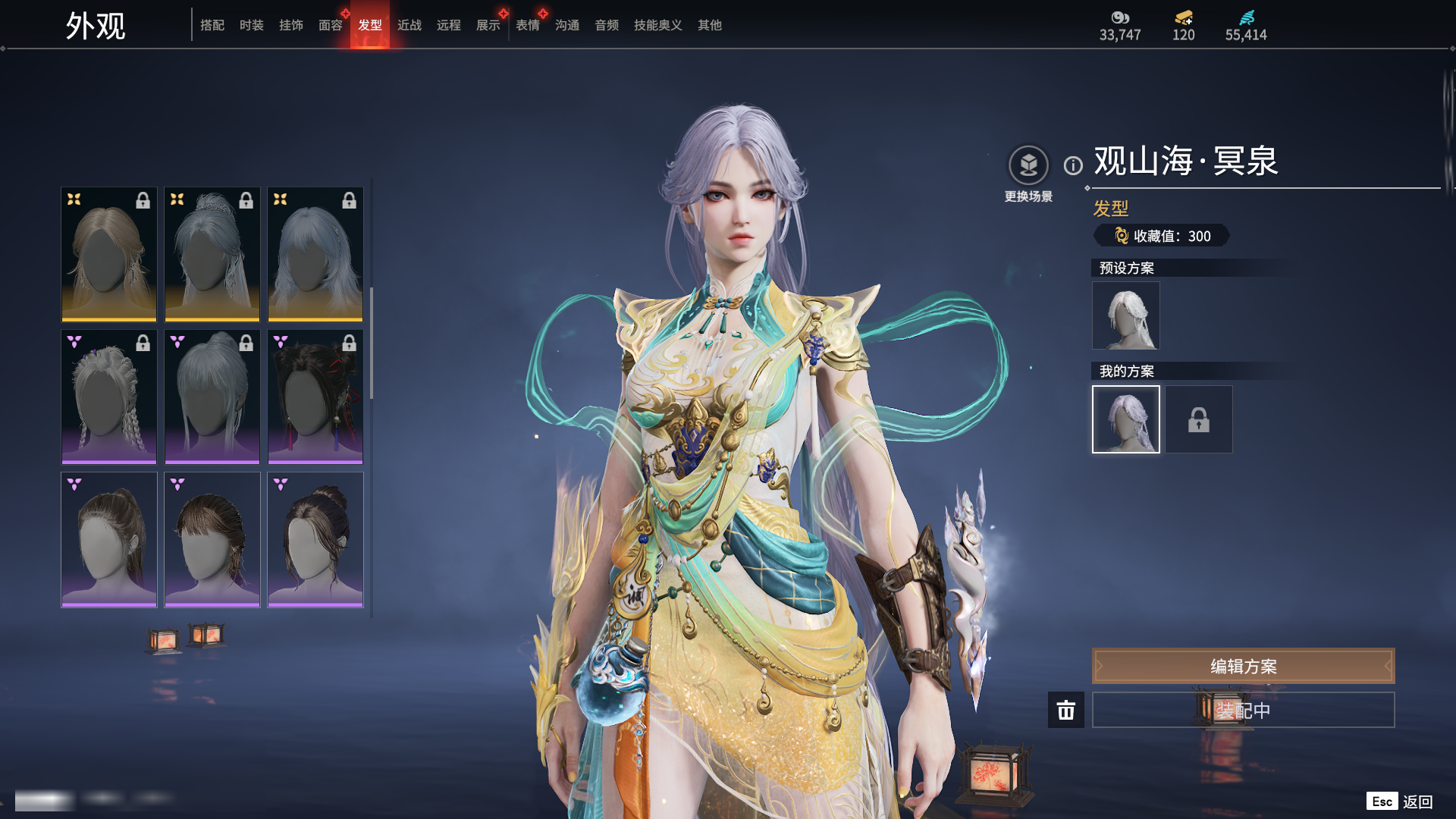Switch to the 搭配 tab
The height and width of the screenshot is (819, 1456).
click(212, 25)
